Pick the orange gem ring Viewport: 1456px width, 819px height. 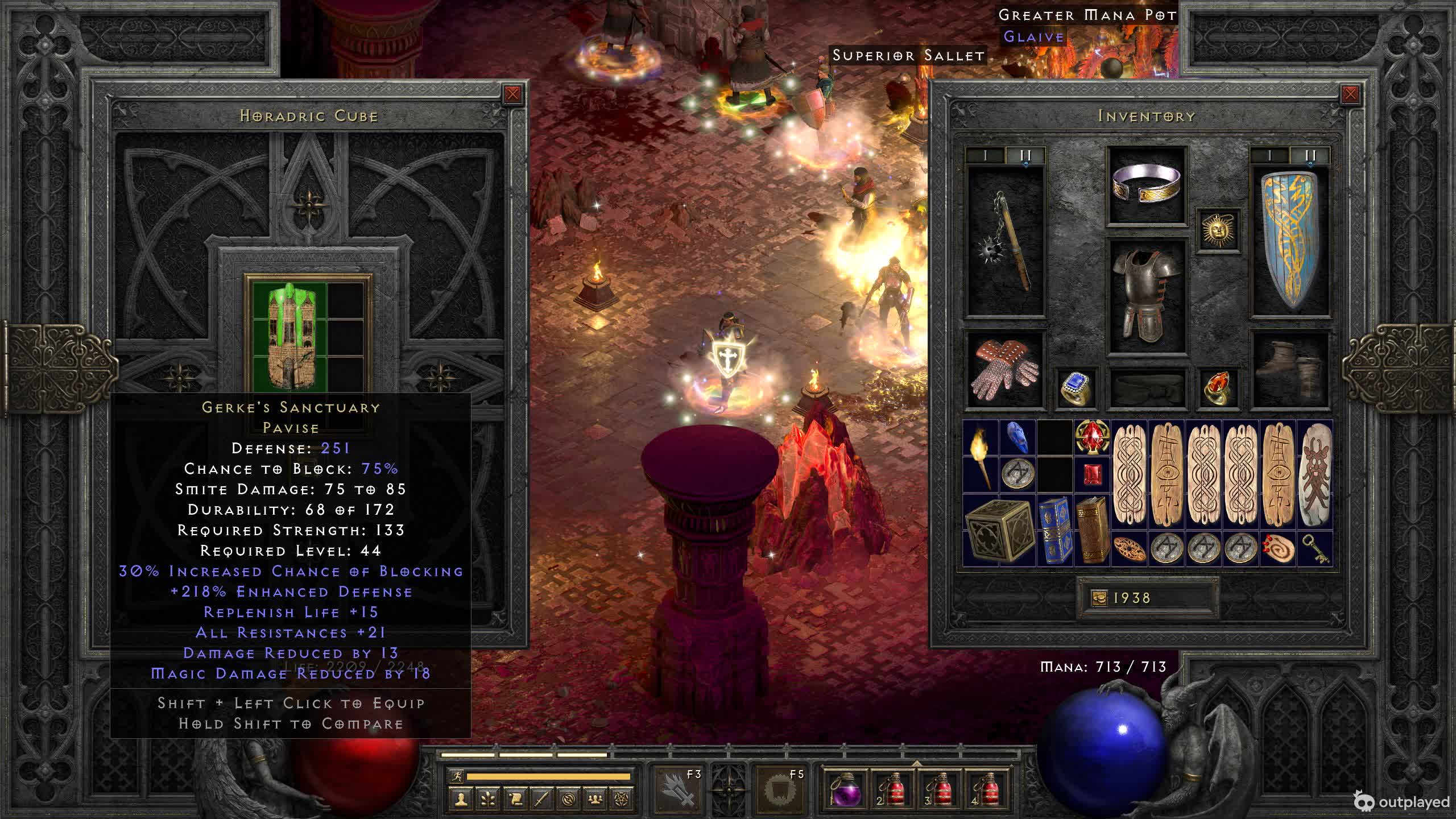[1218, 388]
